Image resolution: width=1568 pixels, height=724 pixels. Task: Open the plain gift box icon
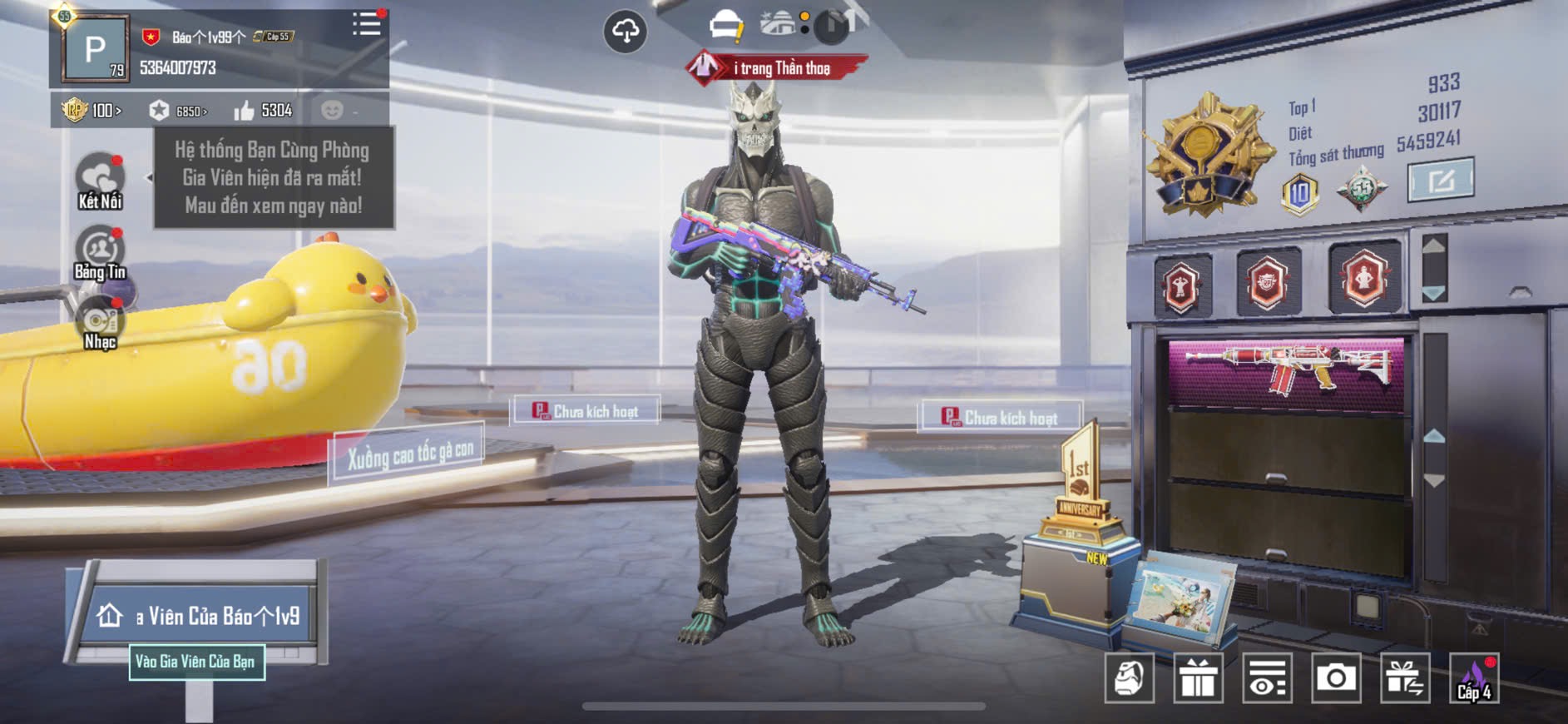tap(1198, 678)
